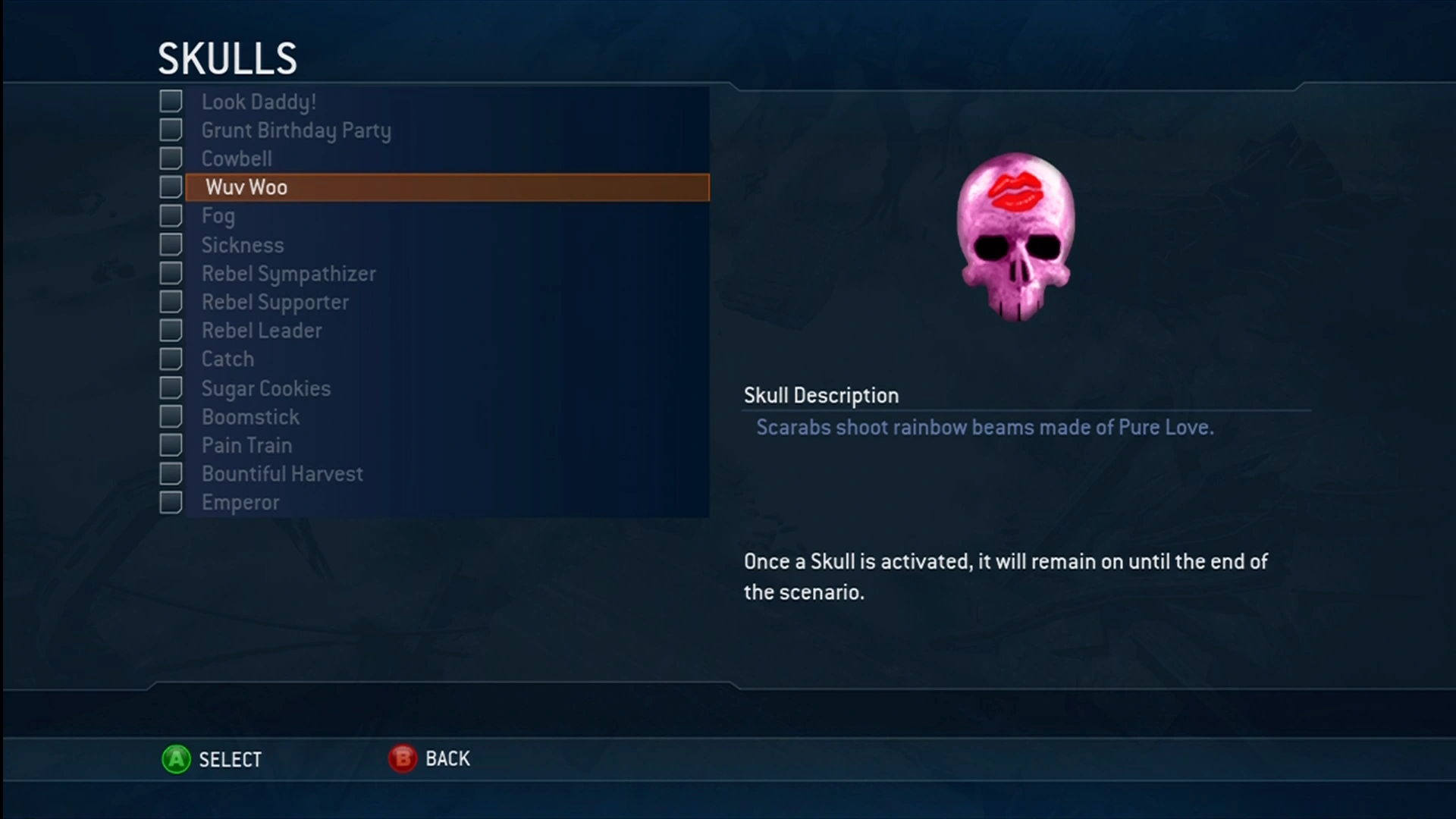Viewport: 1456px width, 819px height.
Task: Select the Rebel Sympathizer entry
Action: [x=289, y=273]
